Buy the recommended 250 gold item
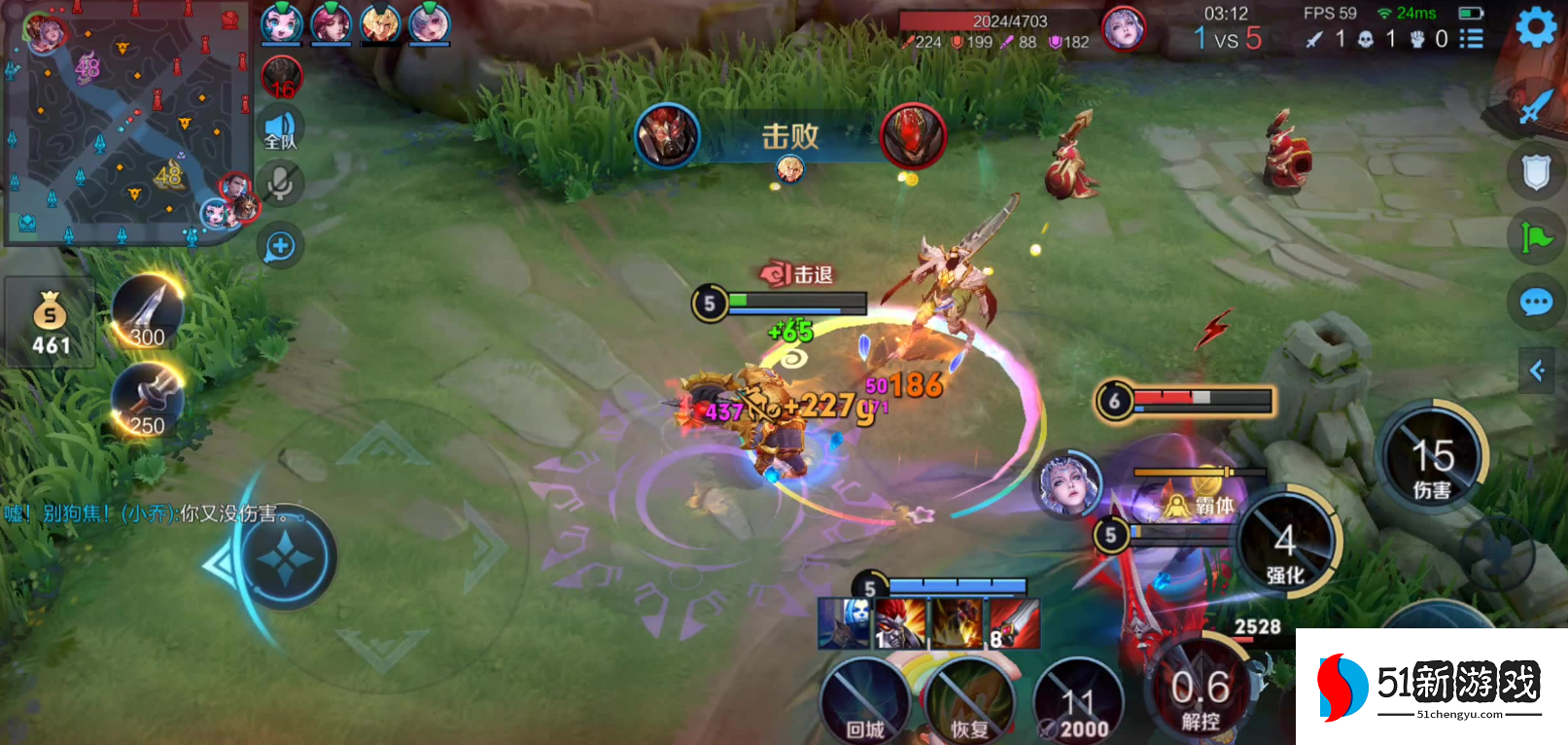The image size is (1568, 745). tap(148, 400)
